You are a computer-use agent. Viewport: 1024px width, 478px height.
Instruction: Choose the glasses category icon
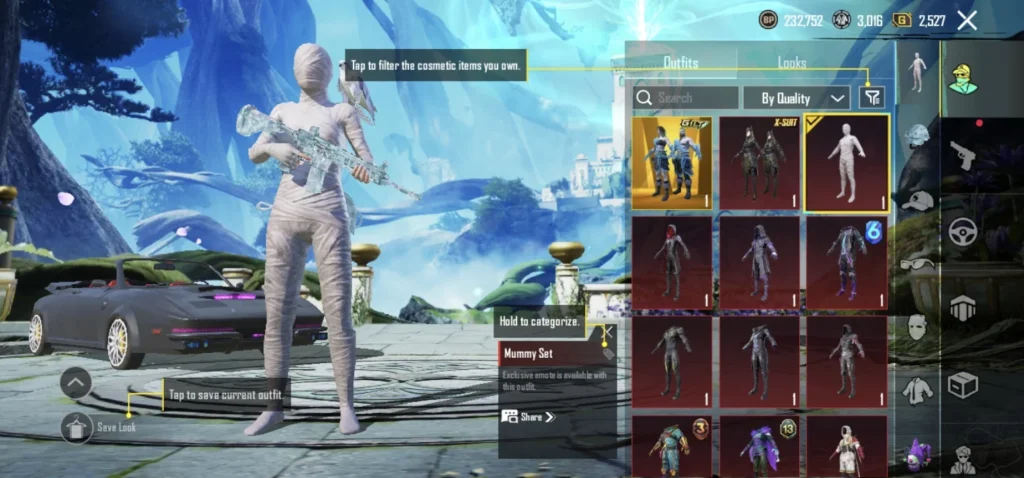(917, 264)
